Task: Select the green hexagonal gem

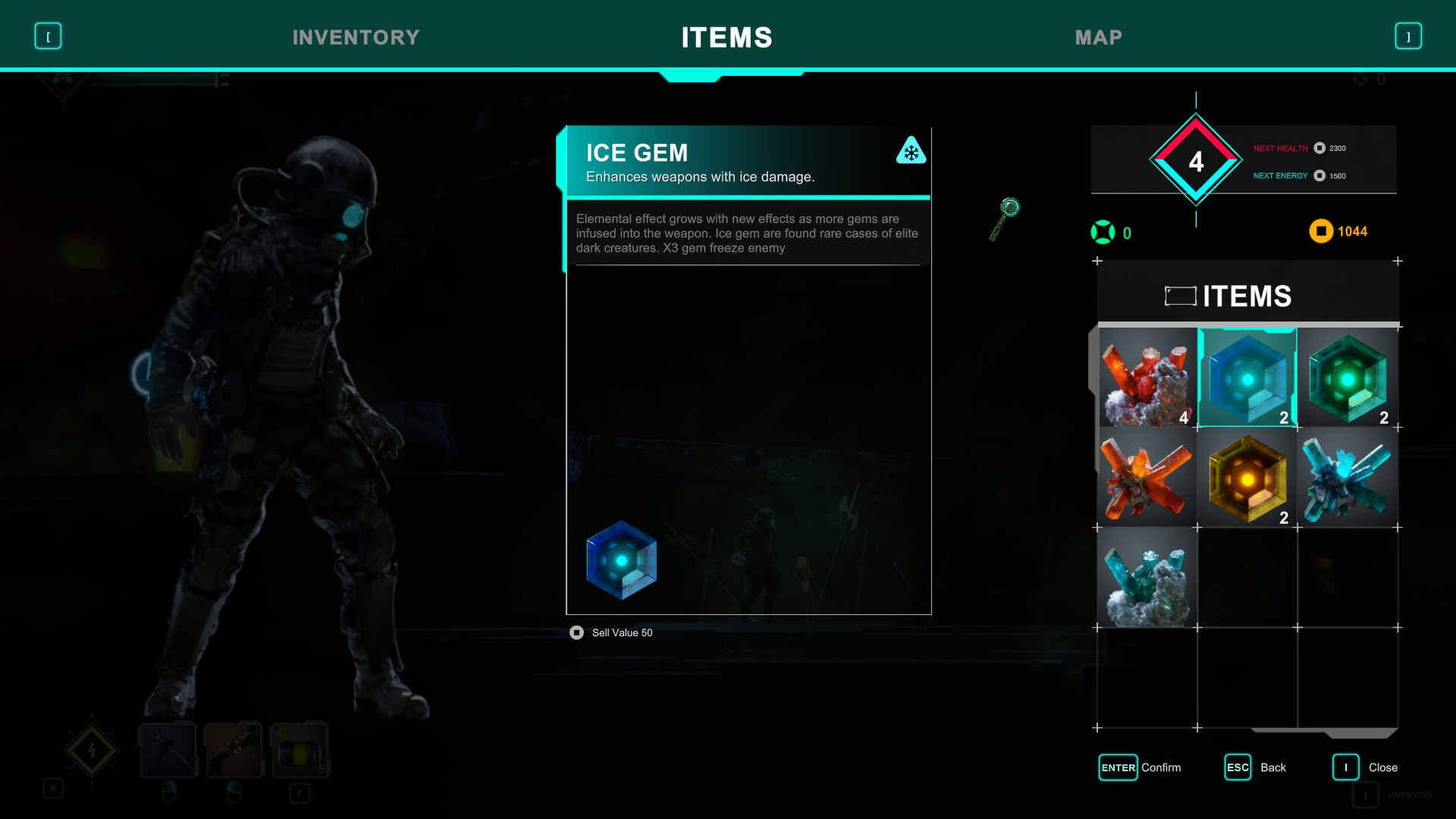Action: point(1347,377)
